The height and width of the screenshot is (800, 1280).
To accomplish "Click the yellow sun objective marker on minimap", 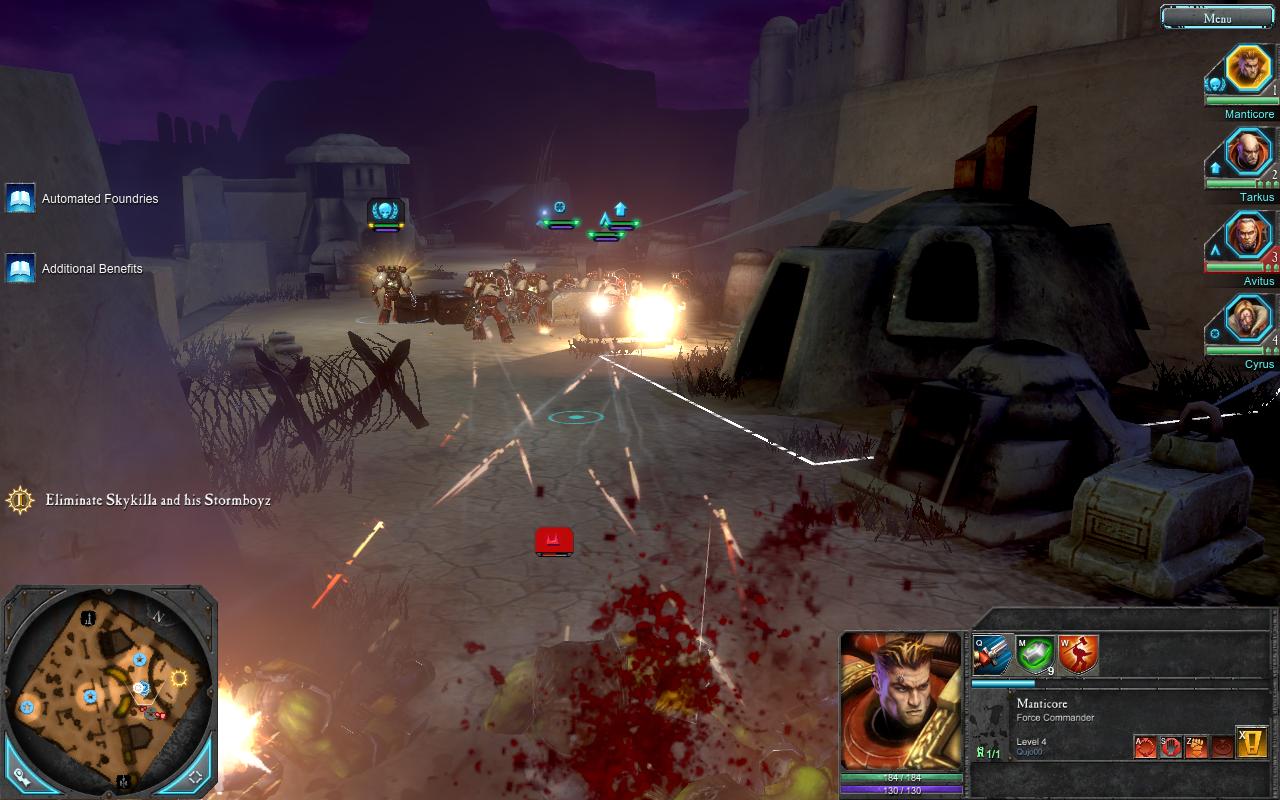I will (x=180, y=678).
